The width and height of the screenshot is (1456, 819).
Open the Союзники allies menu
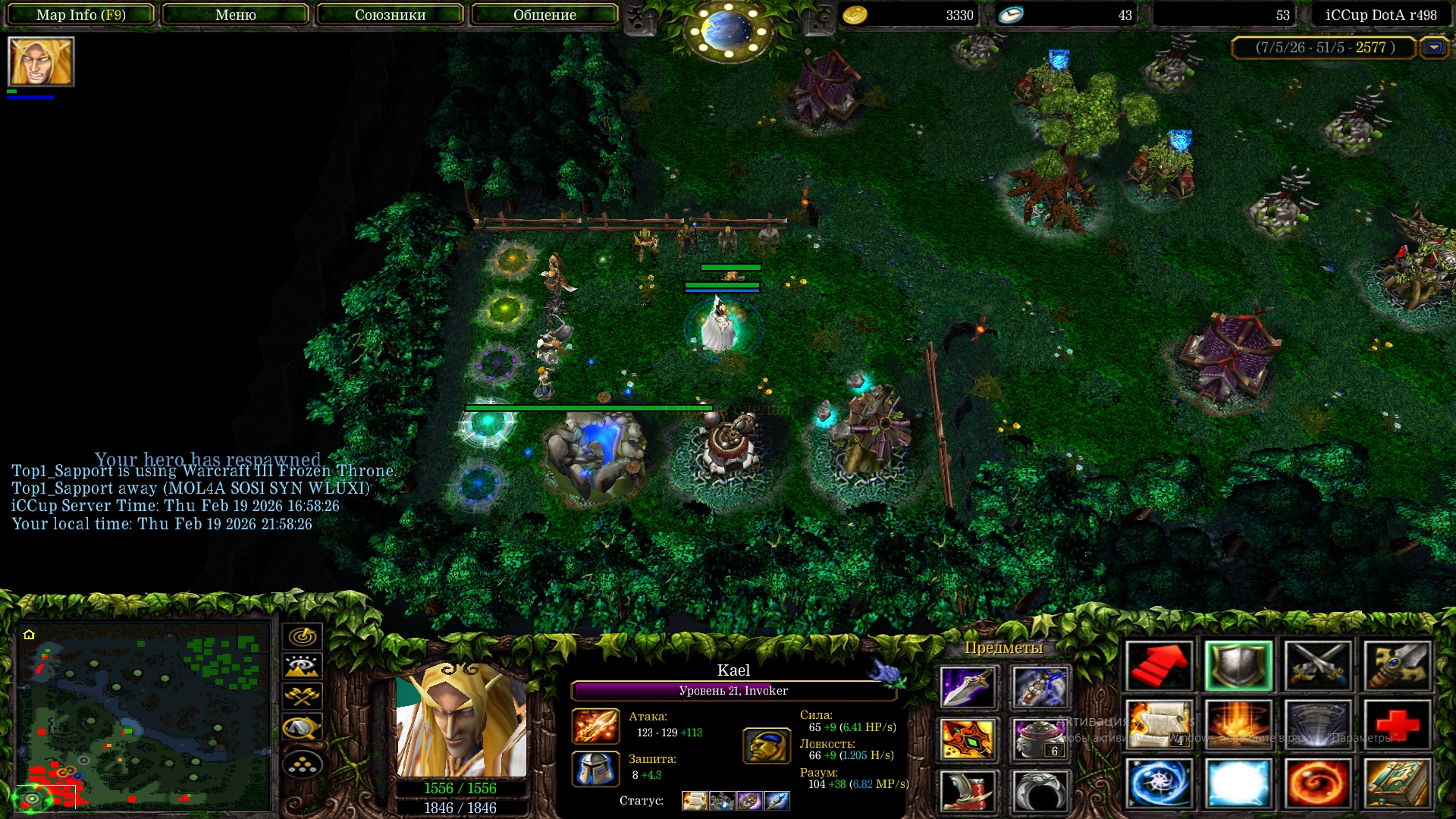click(x=390, y=14)
